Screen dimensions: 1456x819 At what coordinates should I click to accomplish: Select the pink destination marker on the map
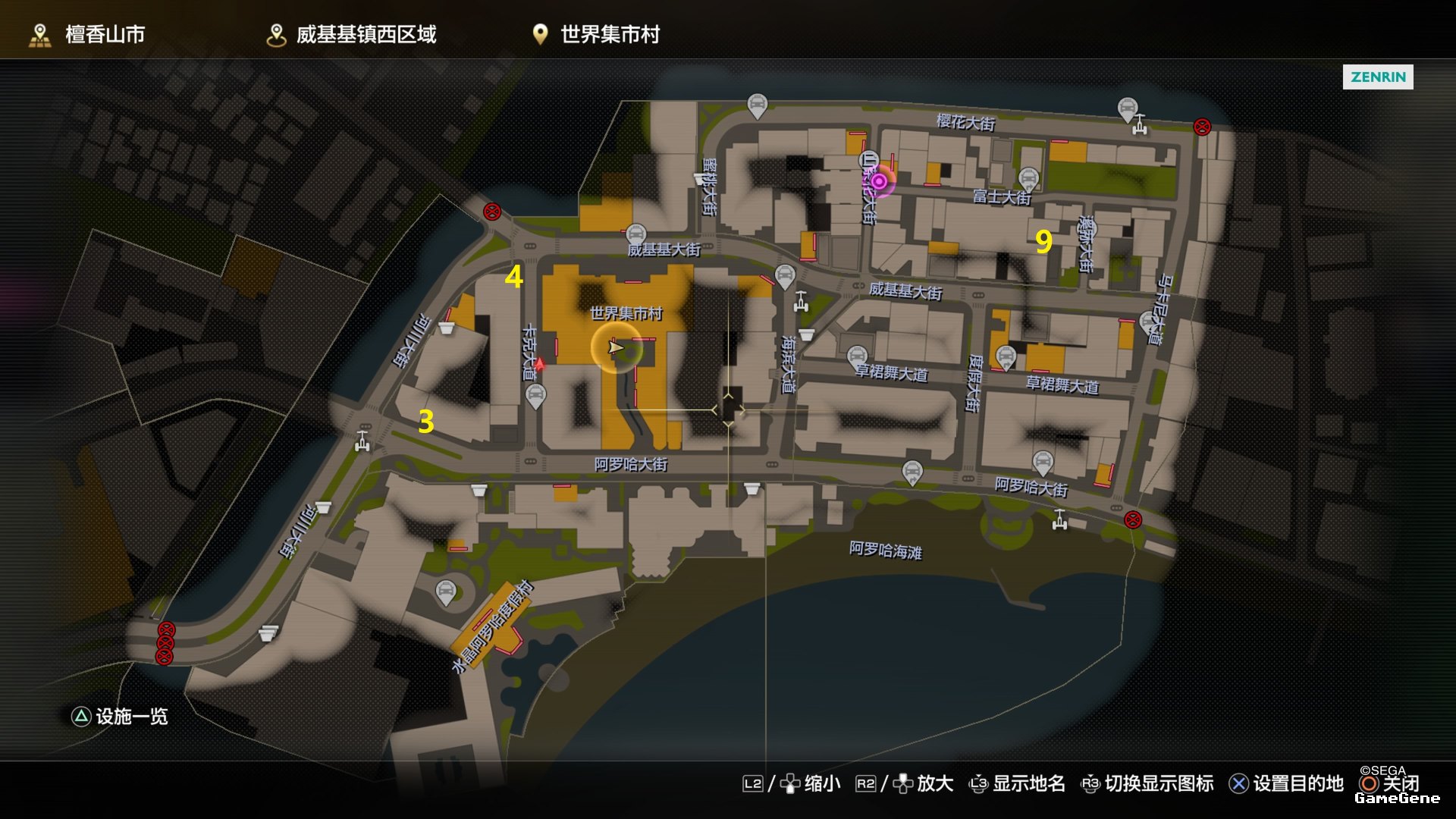[x=878, y=181]
